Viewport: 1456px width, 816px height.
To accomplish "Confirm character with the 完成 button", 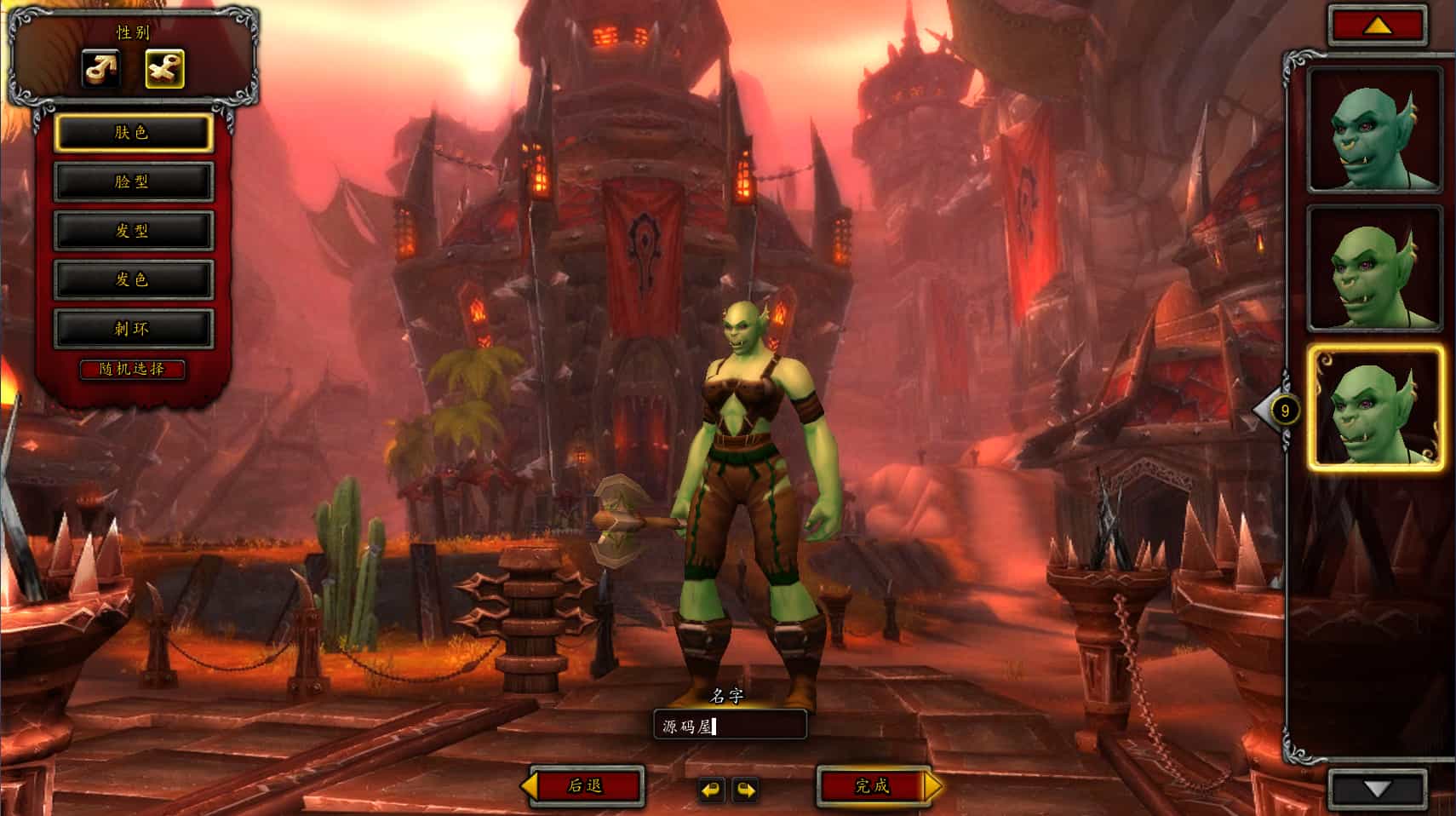I will 873,785.
